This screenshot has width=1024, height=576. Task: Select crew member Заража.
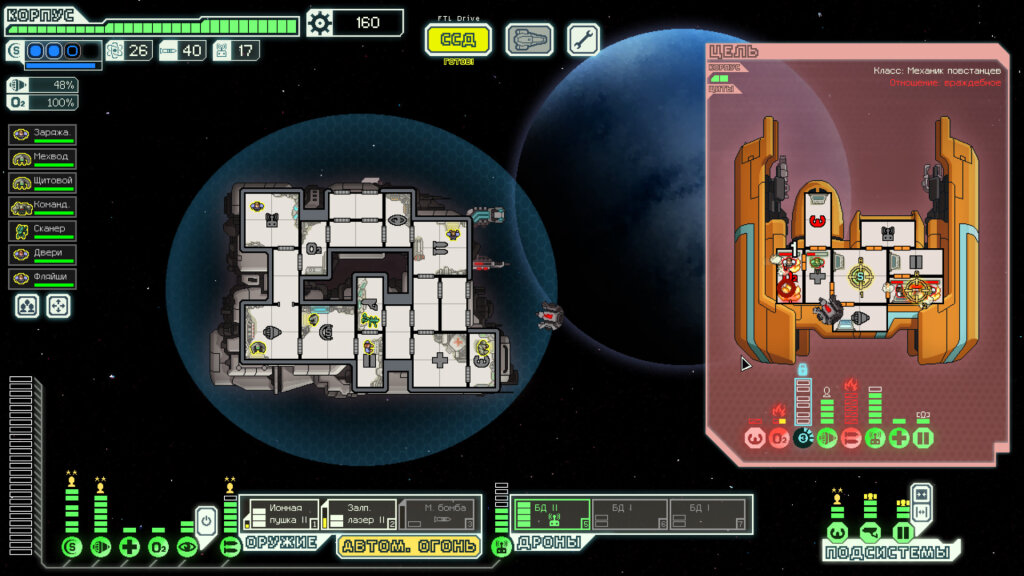pos(43,134)
